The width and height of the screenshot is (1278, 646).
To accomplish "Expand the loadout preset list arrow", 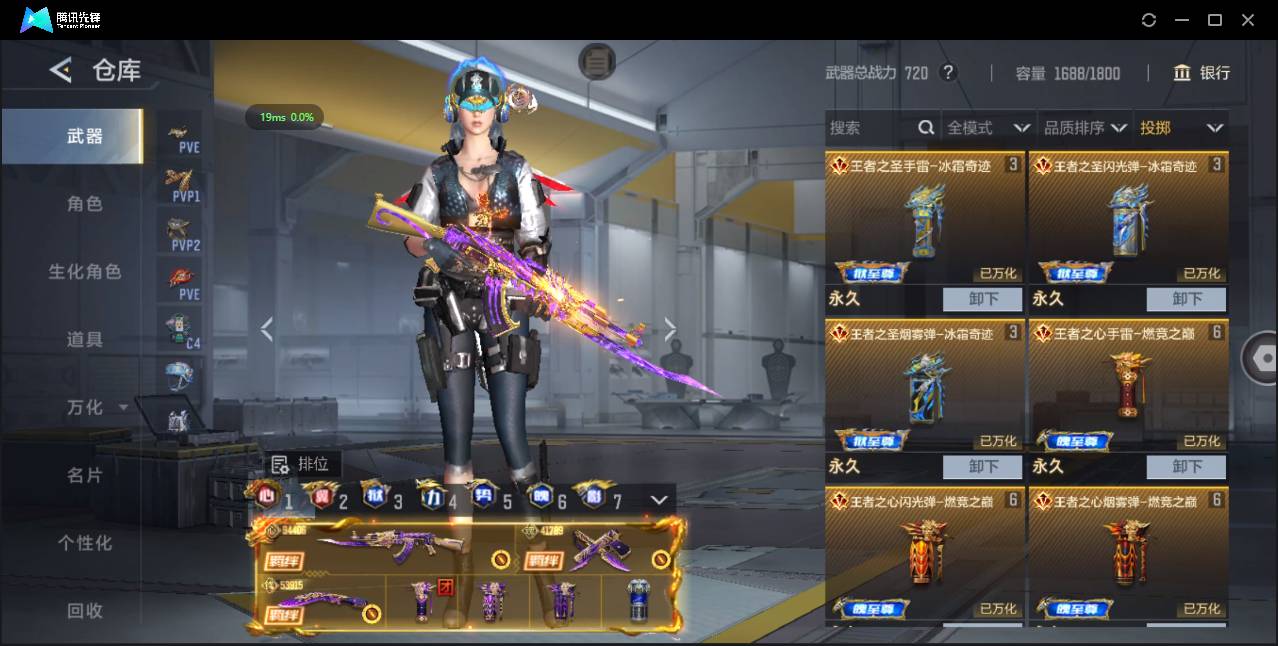I will tap(659, 499).
